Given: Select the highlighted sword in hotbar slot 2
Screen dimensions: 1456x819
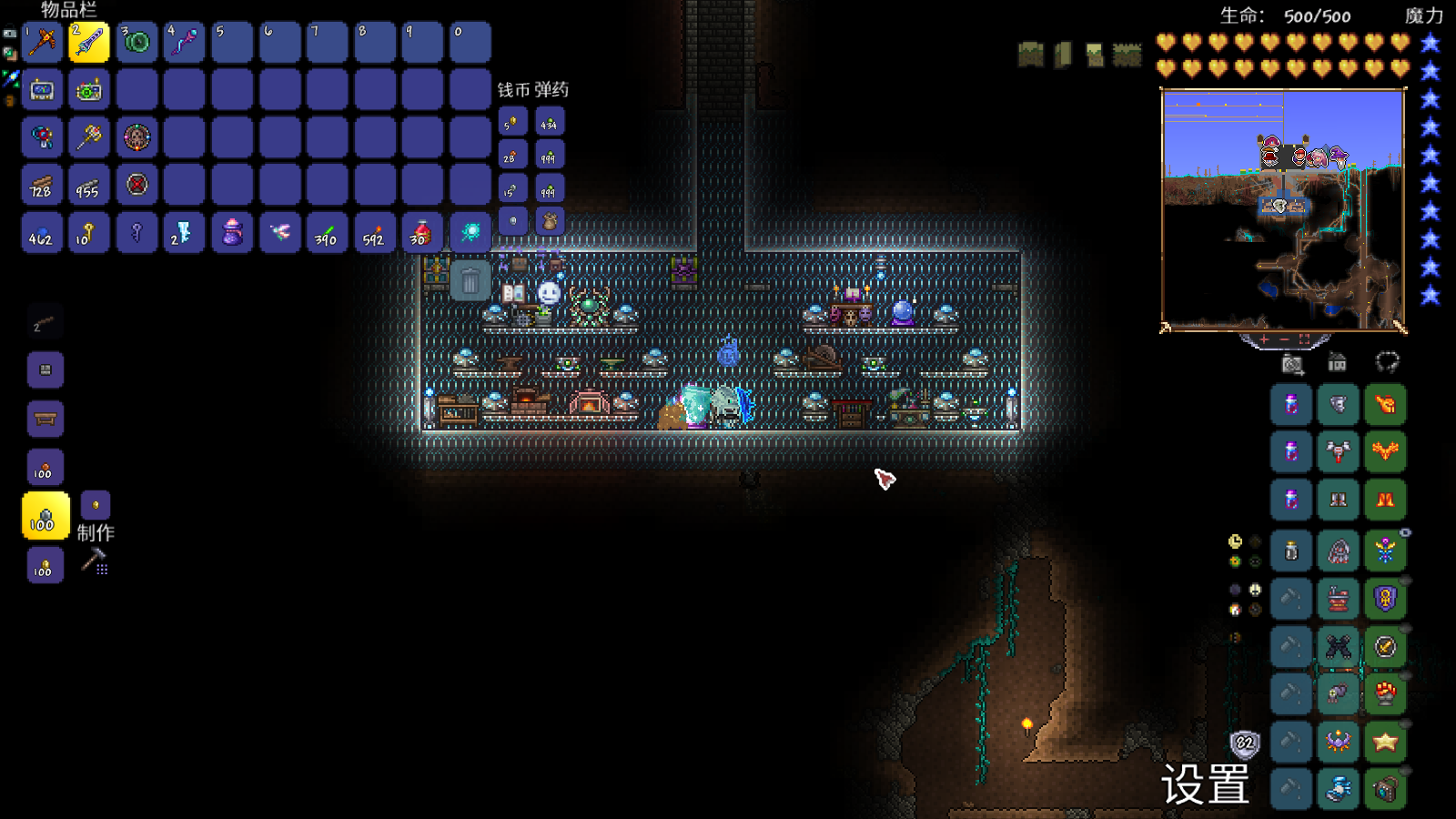Looking at the screenshot, I should (x=89, y=42).
